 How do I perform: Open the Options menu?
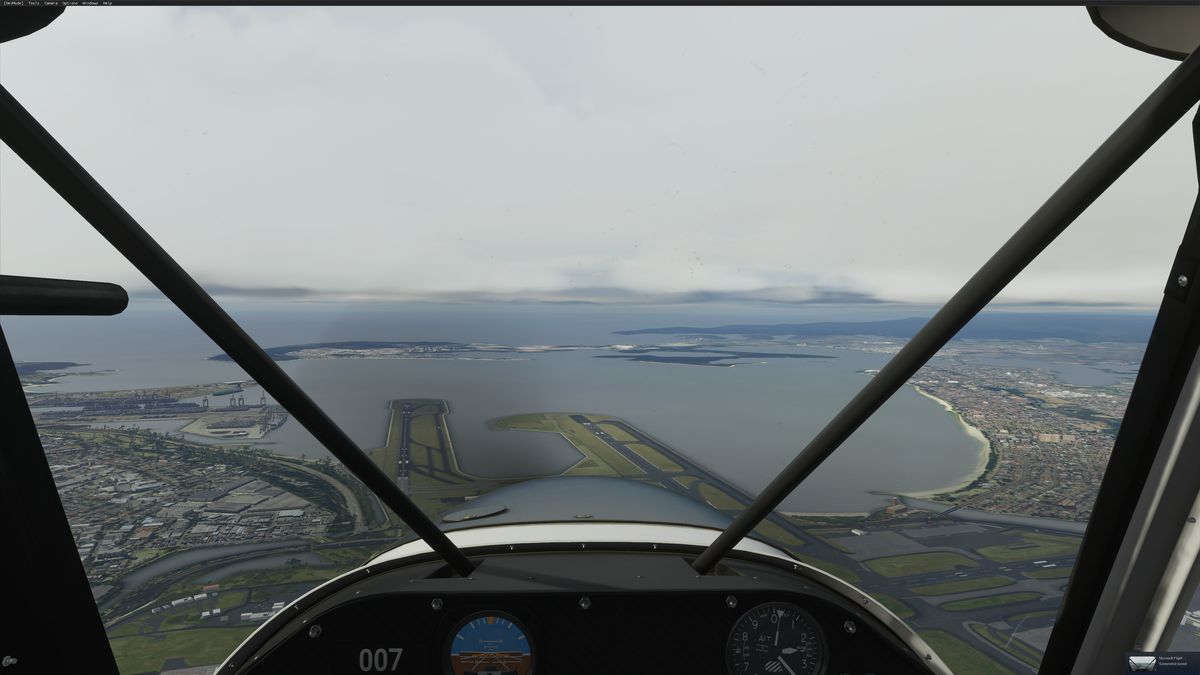click(70, 3)
